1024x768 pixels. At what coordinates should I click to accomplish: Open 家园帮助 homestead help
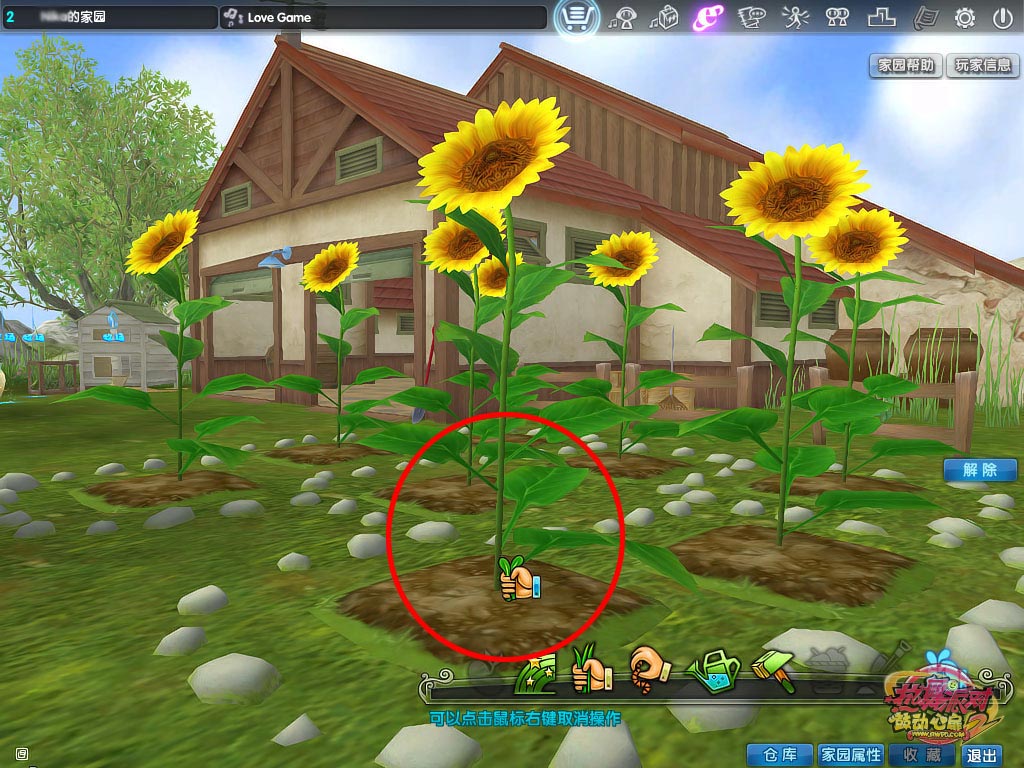pyautogui.click(x=906, y=65)
